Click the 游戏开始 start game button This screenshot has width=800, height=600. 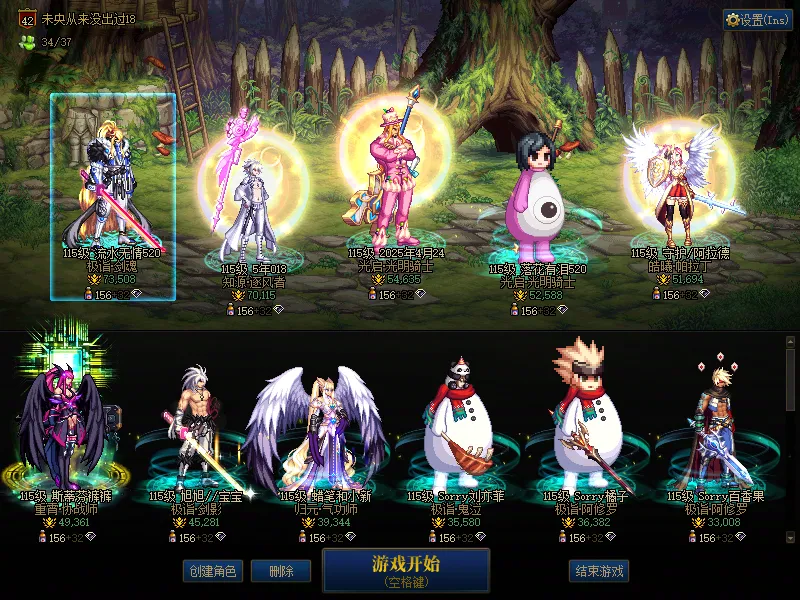tap(406, 570)
